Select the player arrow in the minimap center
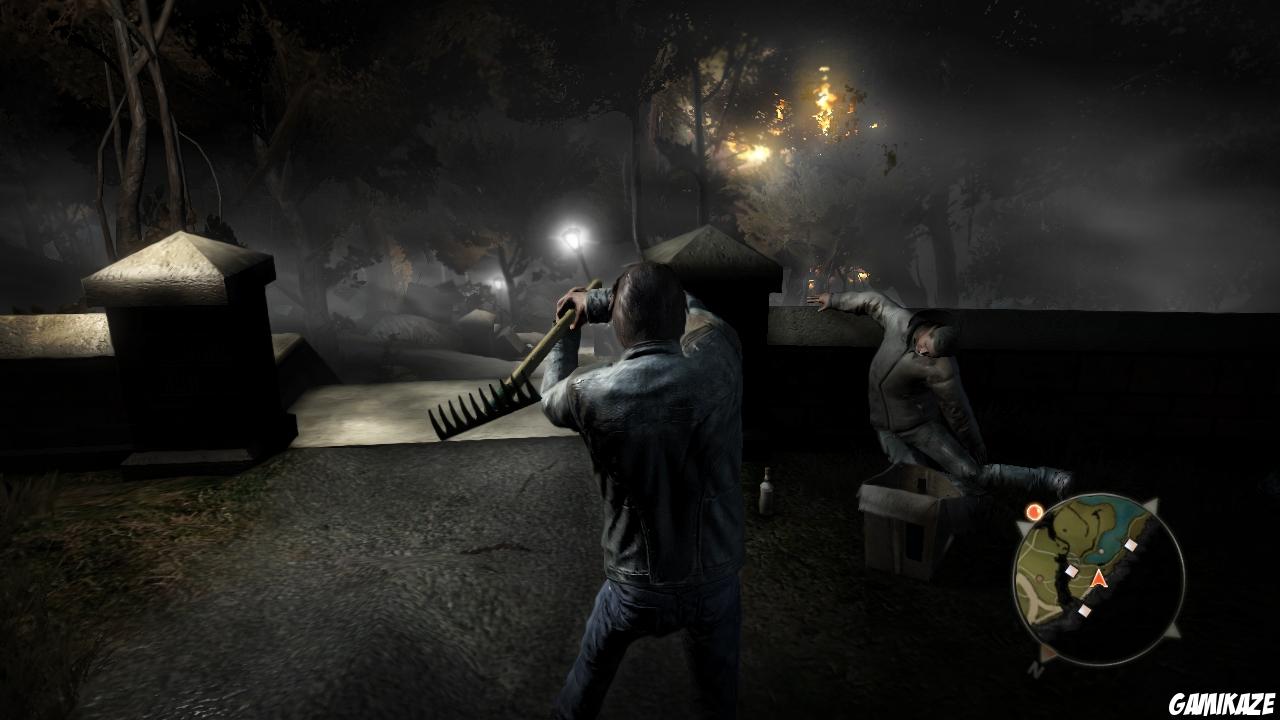 (x=1098, y=580)
